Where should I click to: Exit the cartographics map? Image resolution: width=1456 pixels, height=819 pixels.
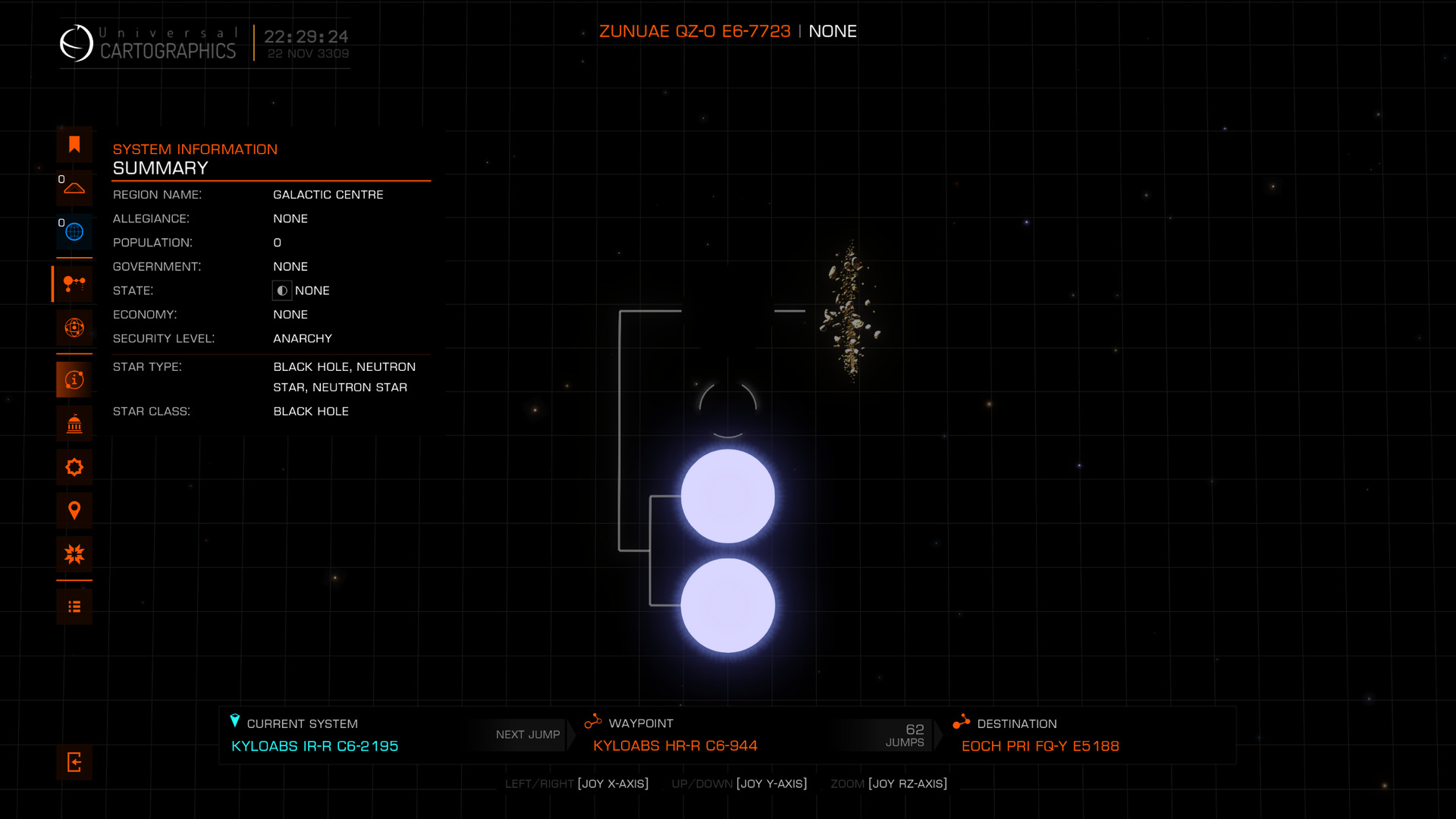click(x=74, y=762)
